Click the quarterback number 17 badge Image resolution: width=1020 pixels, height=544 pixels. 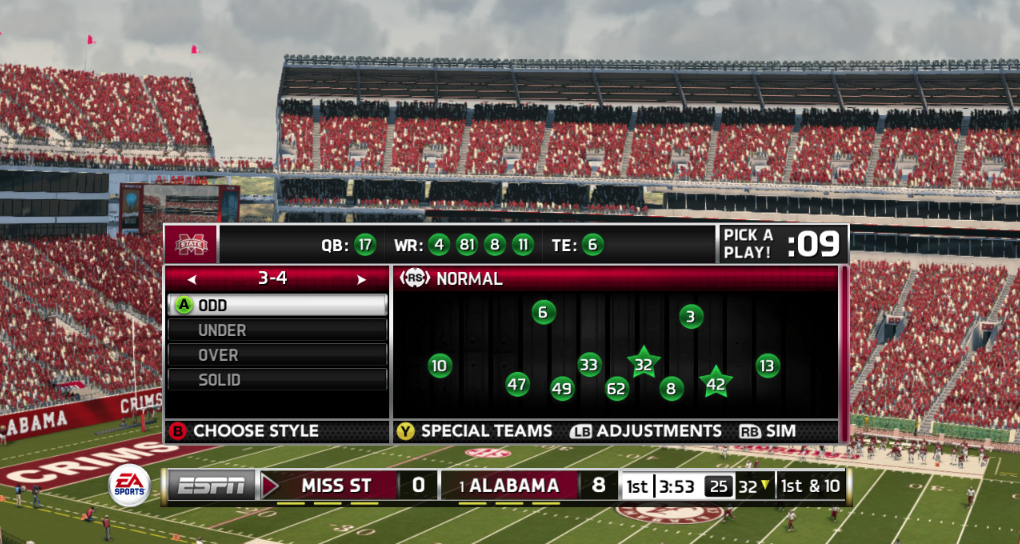point(365,244)
